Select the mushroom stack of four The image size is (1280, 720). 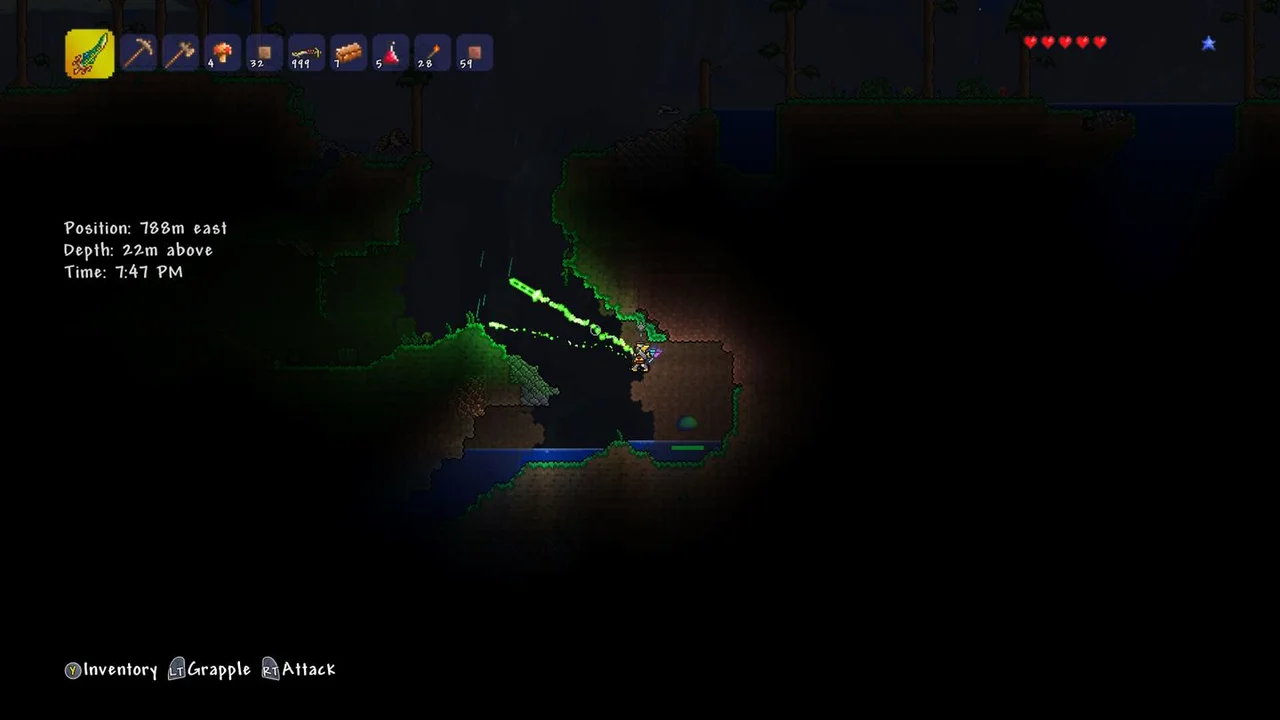coord(222,52)
